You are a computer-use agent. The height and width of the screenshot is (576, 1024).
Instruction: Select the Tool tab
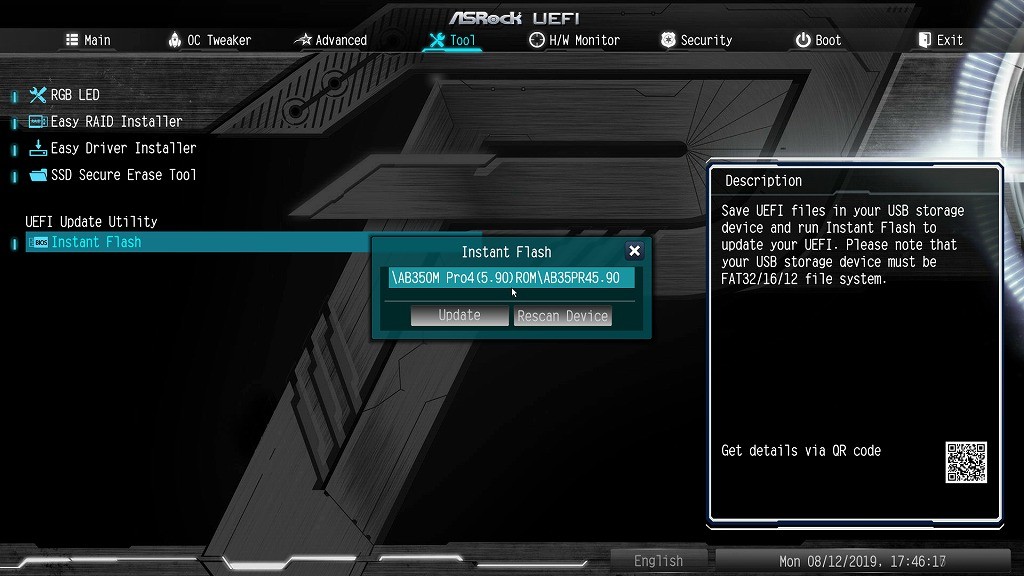point(452,40)
